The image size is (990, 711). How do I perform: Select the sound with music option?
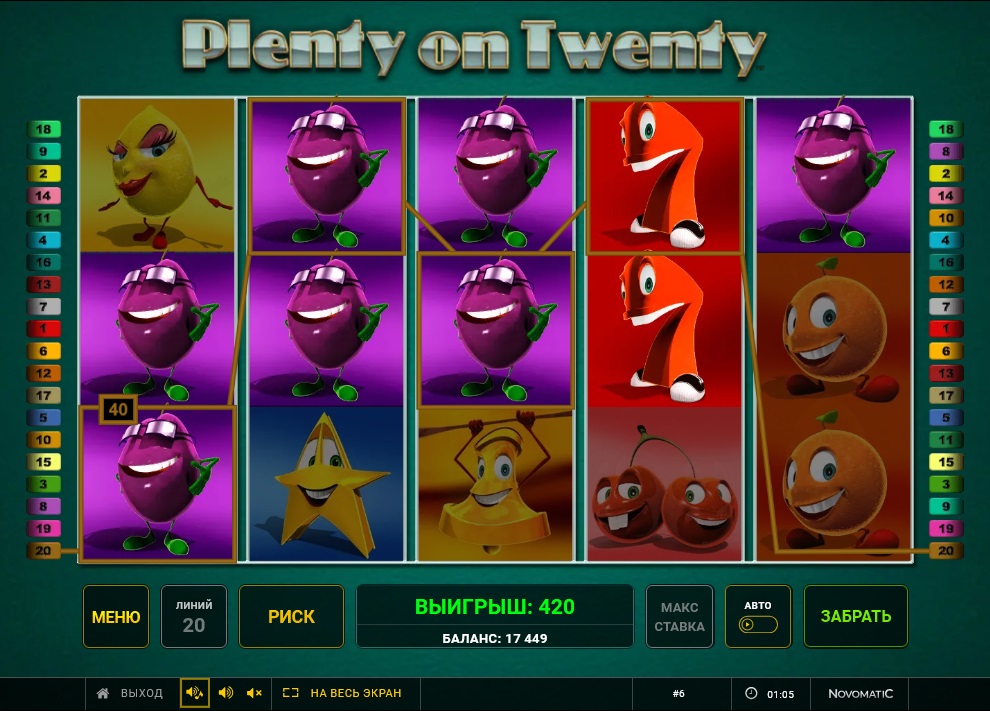click(195, 693)
